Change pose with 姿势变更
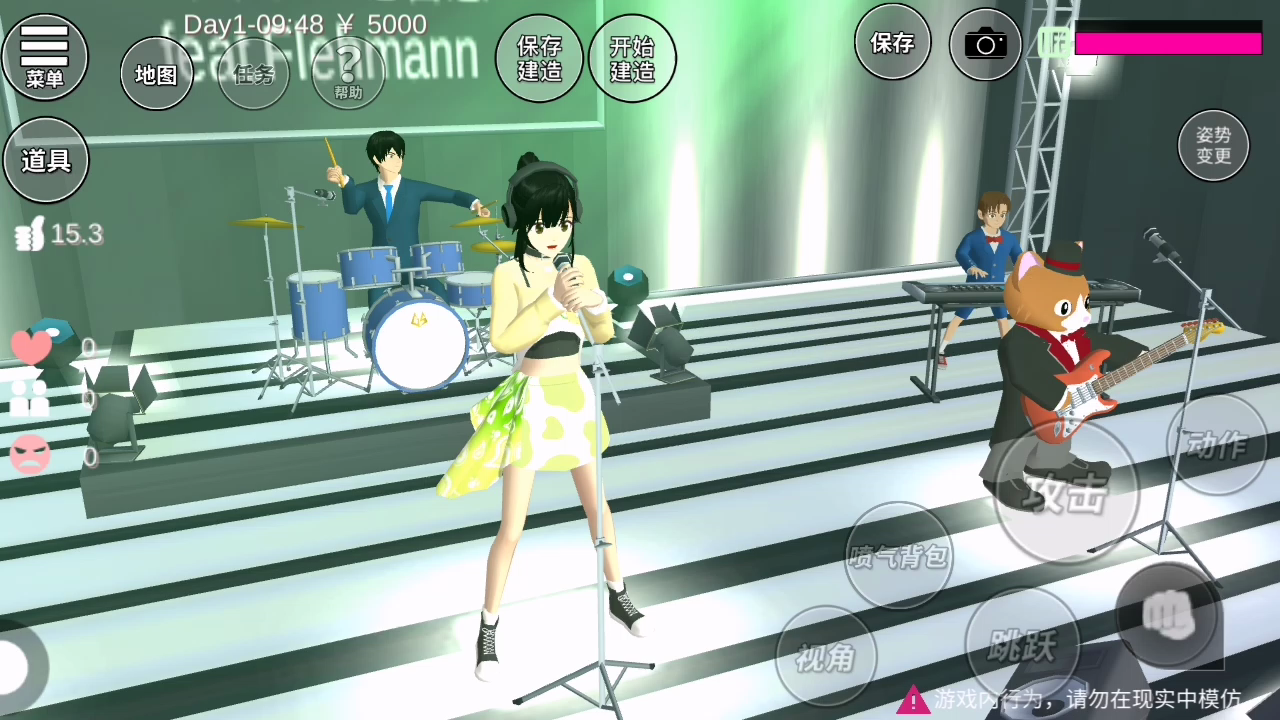This screenshot has height=720, width=1280. (1213, 145)
